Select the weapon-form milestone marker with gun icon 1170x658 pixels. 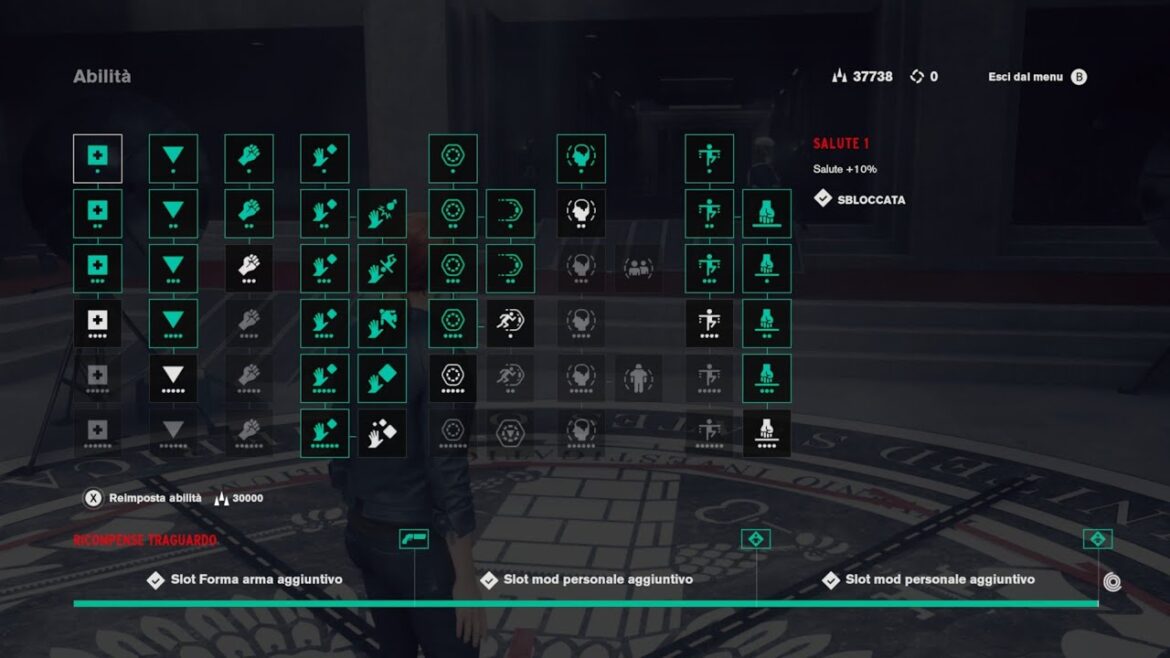click(413, 538)
